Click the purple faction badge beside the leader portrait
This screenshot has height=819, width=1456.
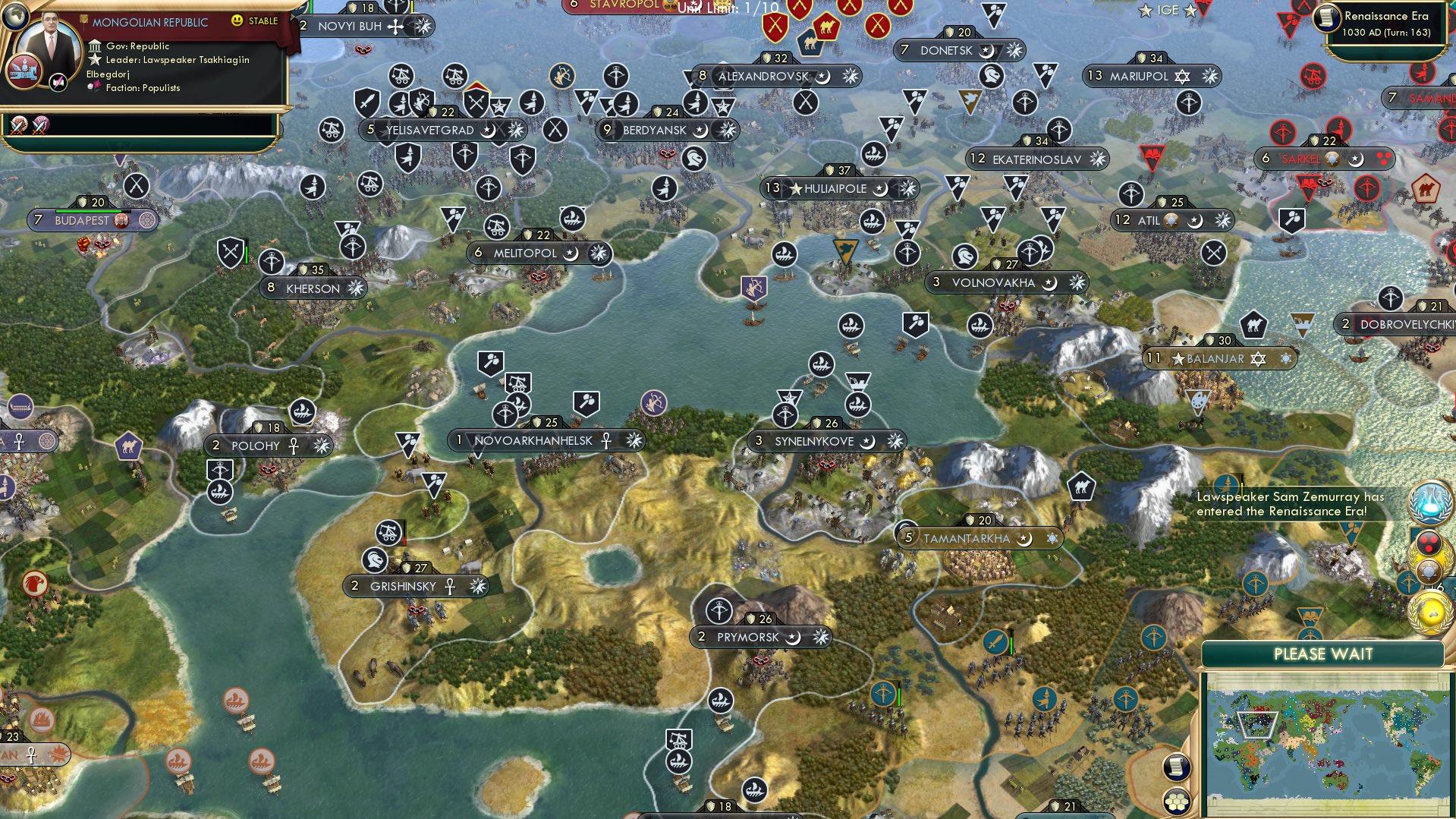point(58,83)
